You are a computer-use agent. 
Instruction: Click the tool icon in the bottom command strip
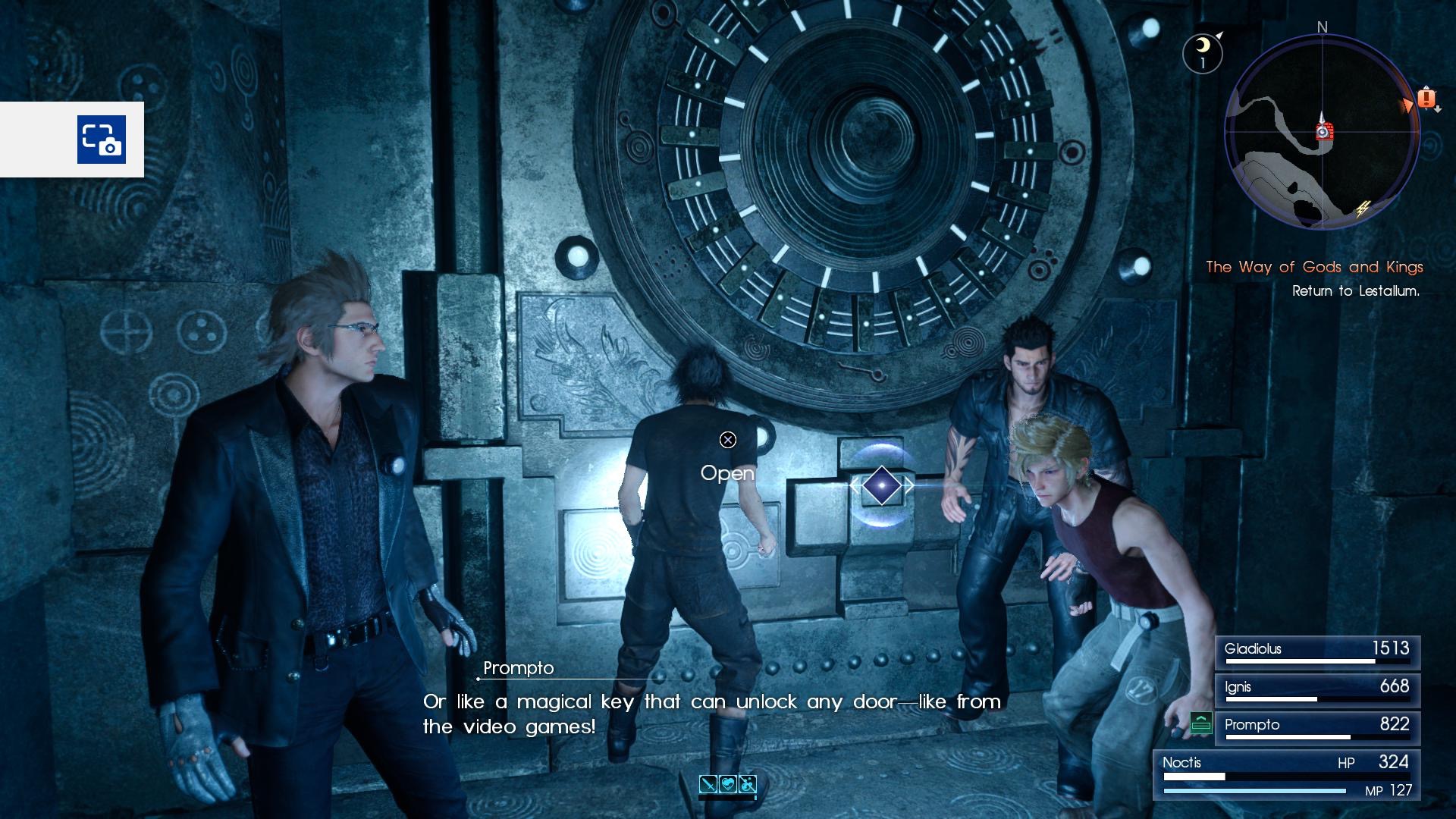(x=747, y=784)
